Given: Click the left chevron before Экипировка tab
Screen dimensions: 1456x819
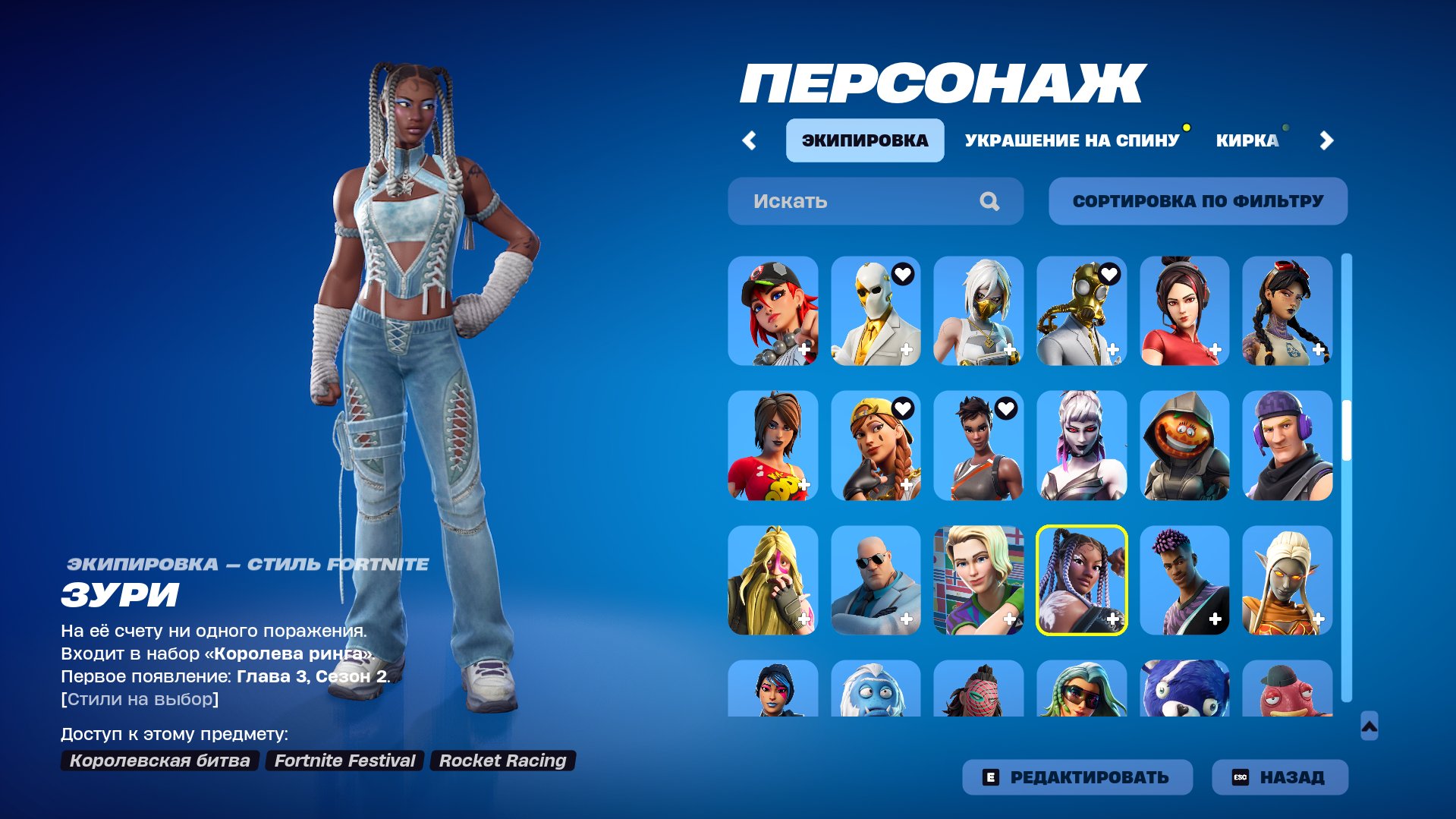Looking at the screenshot, I should [750, 140].
